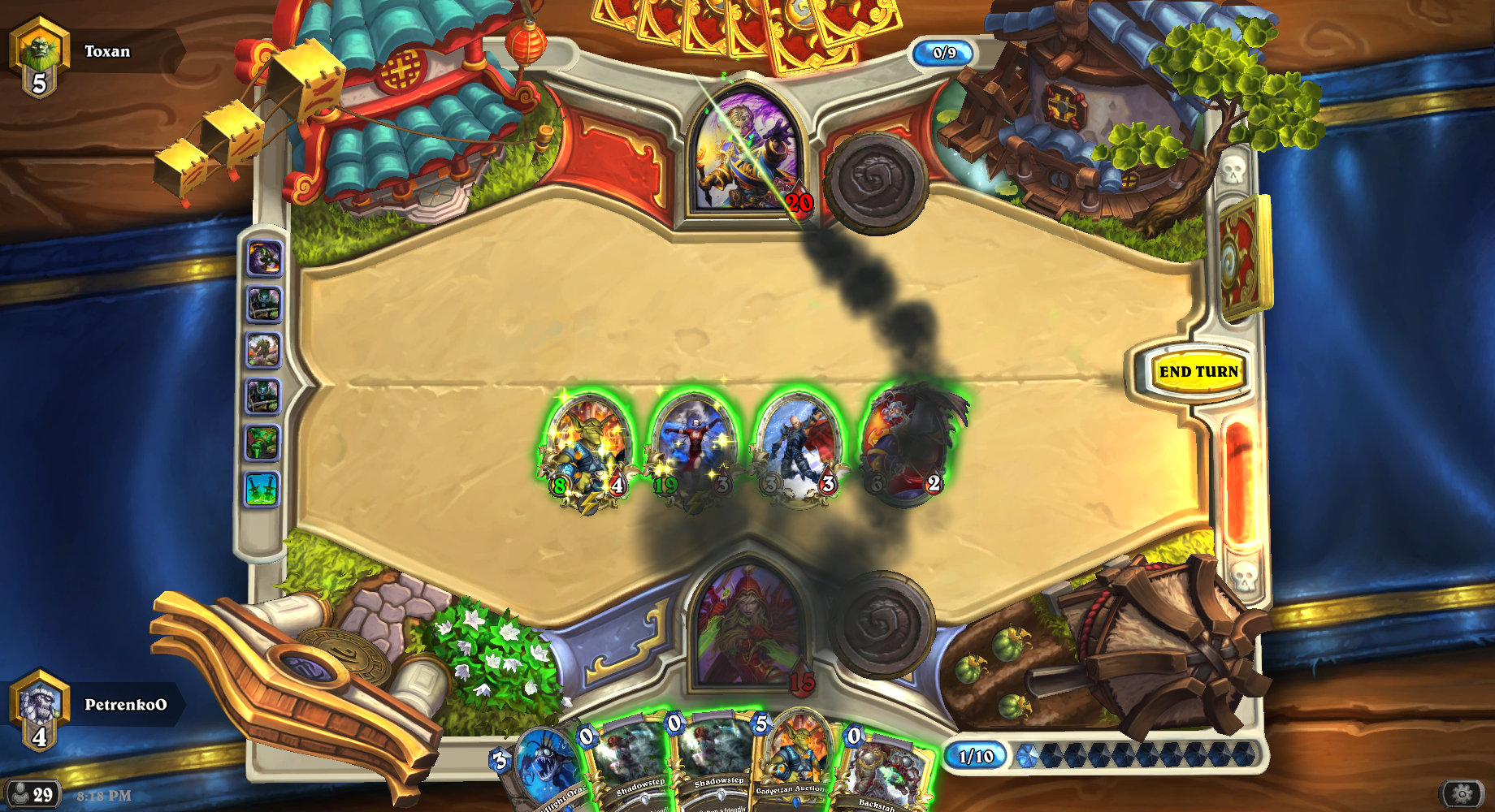
Task: Pick the 6/2 Leeroy Jenkins minion
Action: coord(906,447)
